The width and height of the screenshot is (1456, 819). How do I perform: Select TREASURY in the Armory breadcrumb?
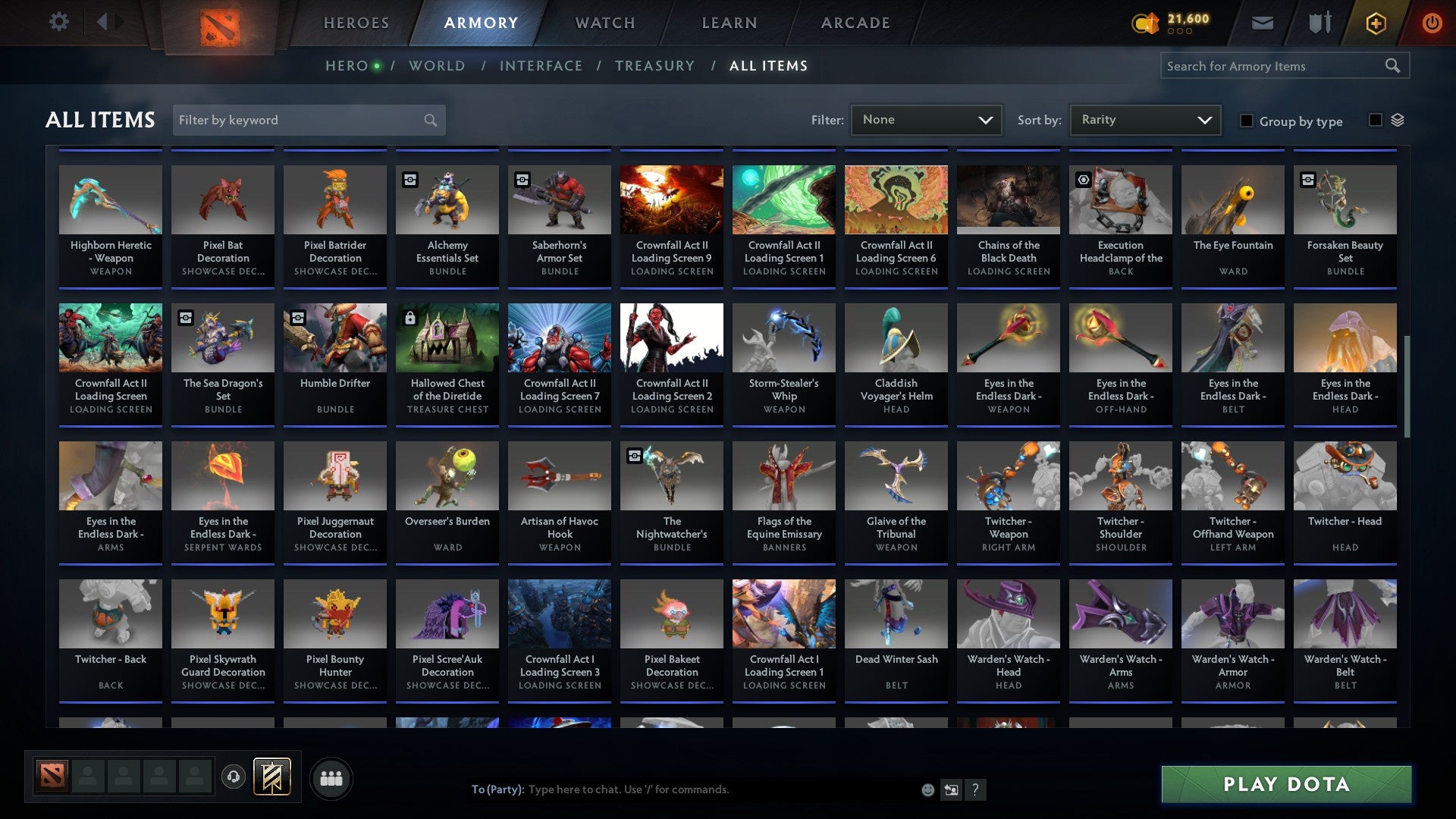[654, 66]
